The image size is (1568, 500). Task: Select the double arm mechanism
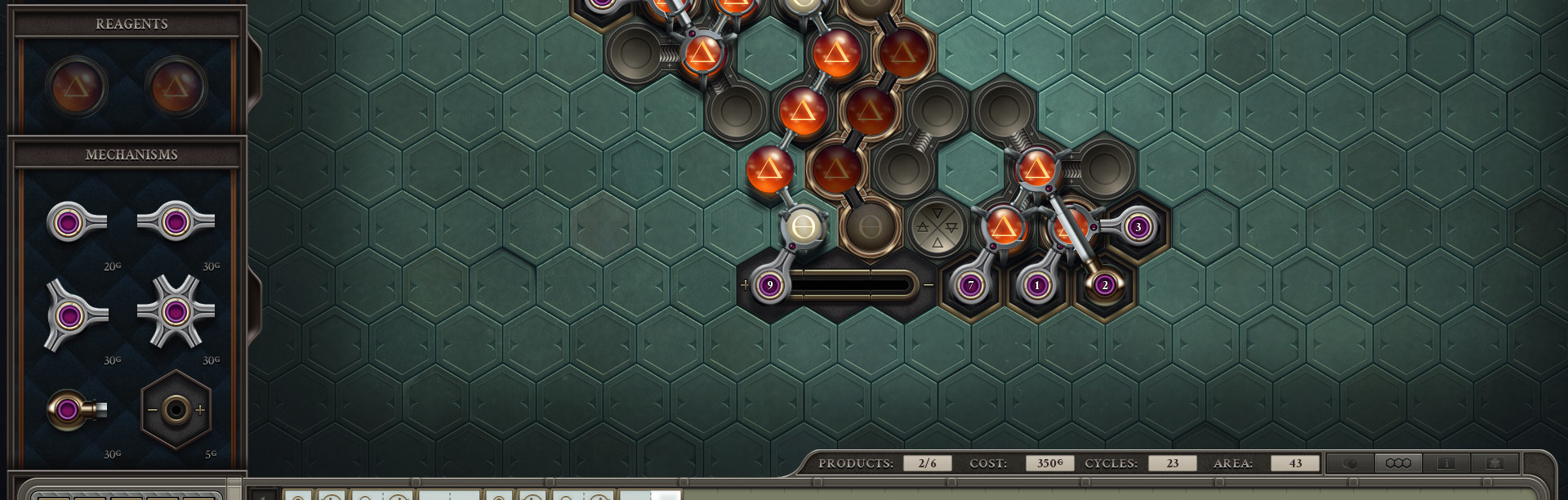click(176, 221)
